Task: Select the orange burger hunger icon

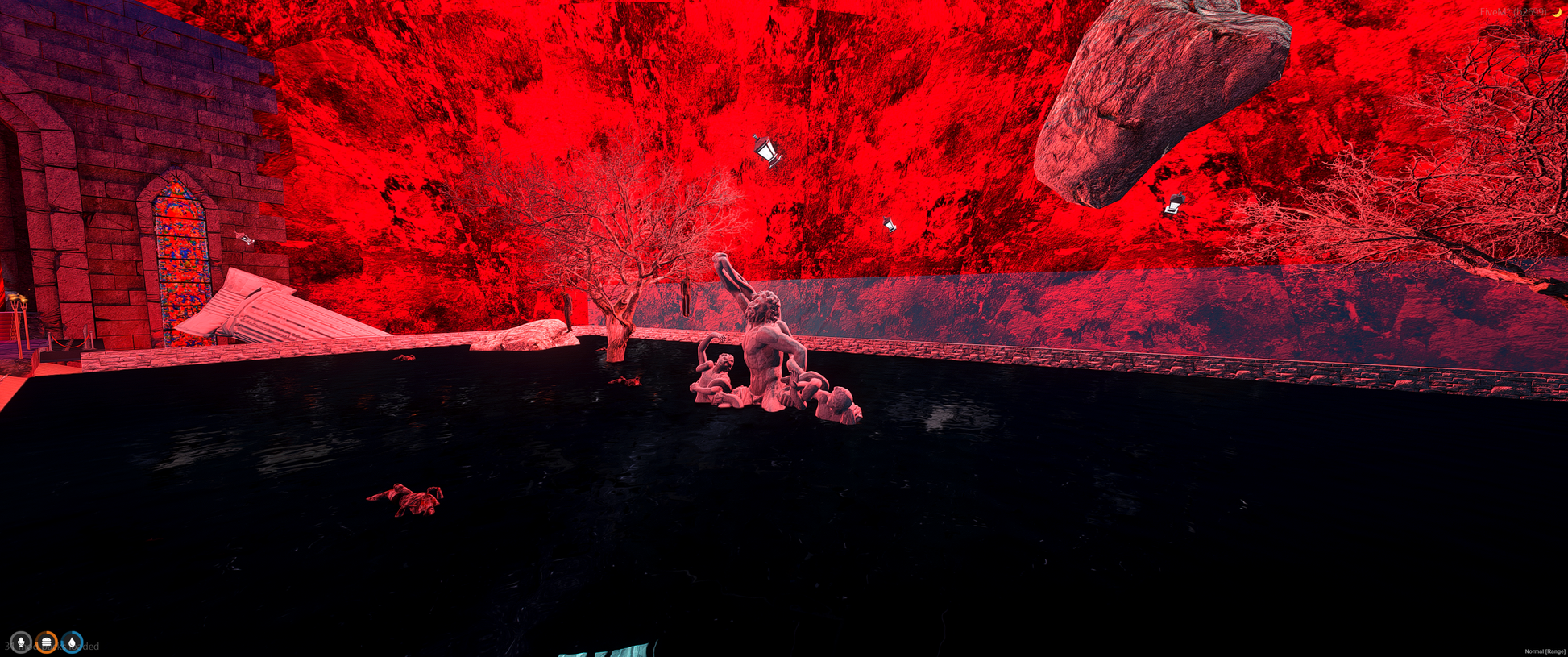Action: pyautogui.click(x=47, y=642)
